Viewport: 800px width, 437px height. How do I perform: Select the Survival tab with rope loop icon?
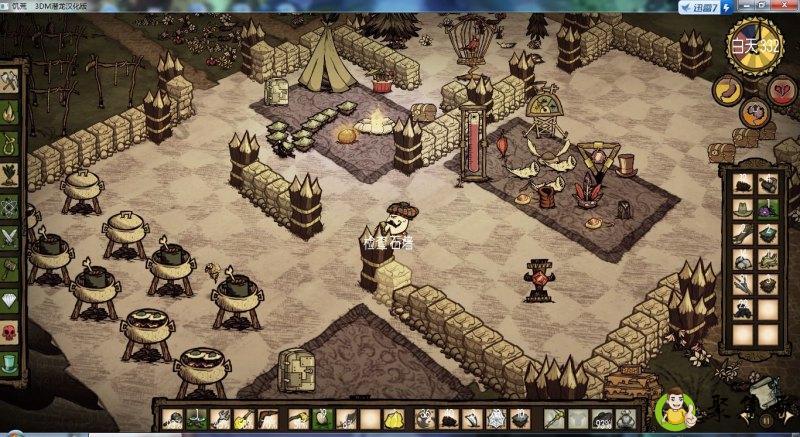(10, 144)
